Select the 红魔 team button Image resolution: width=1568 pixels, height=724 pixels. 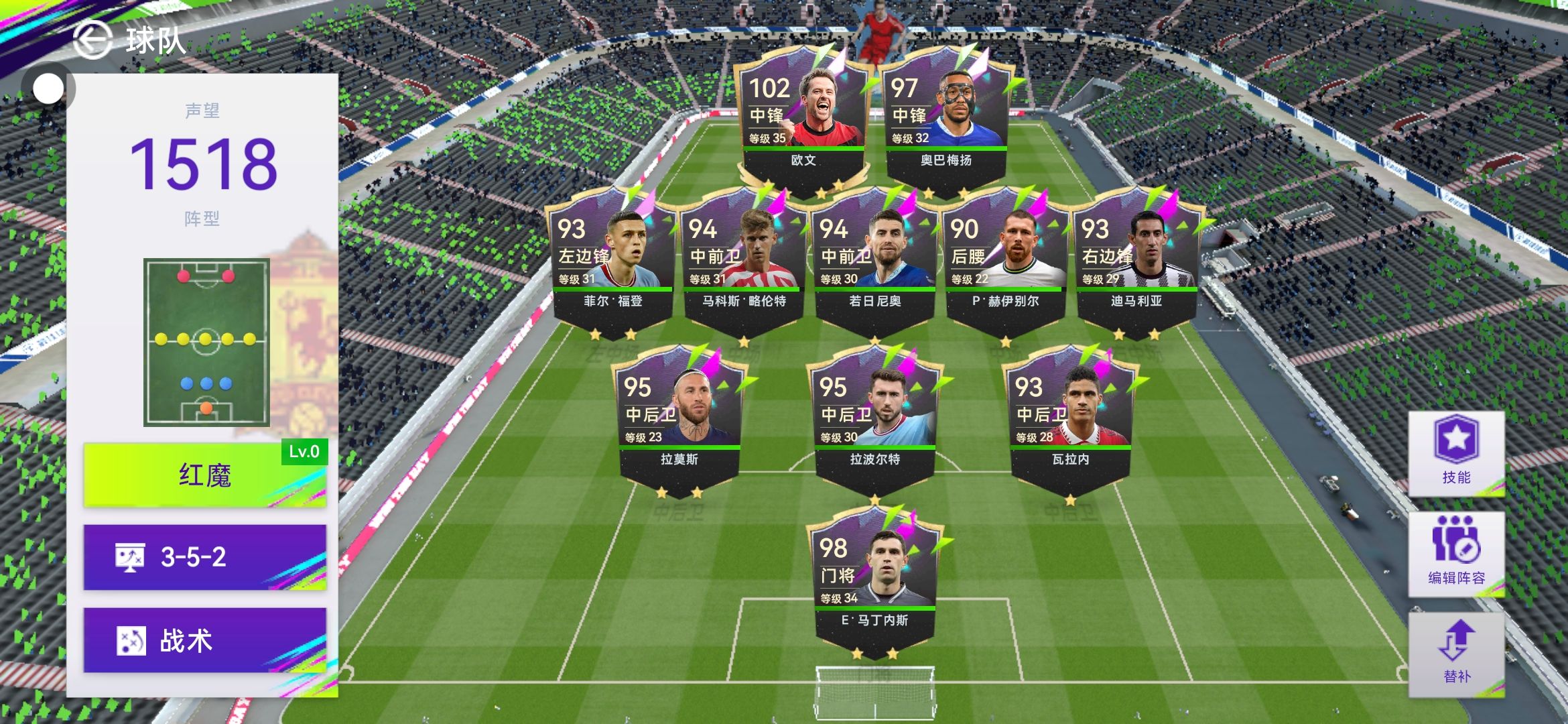click(204, 475)
